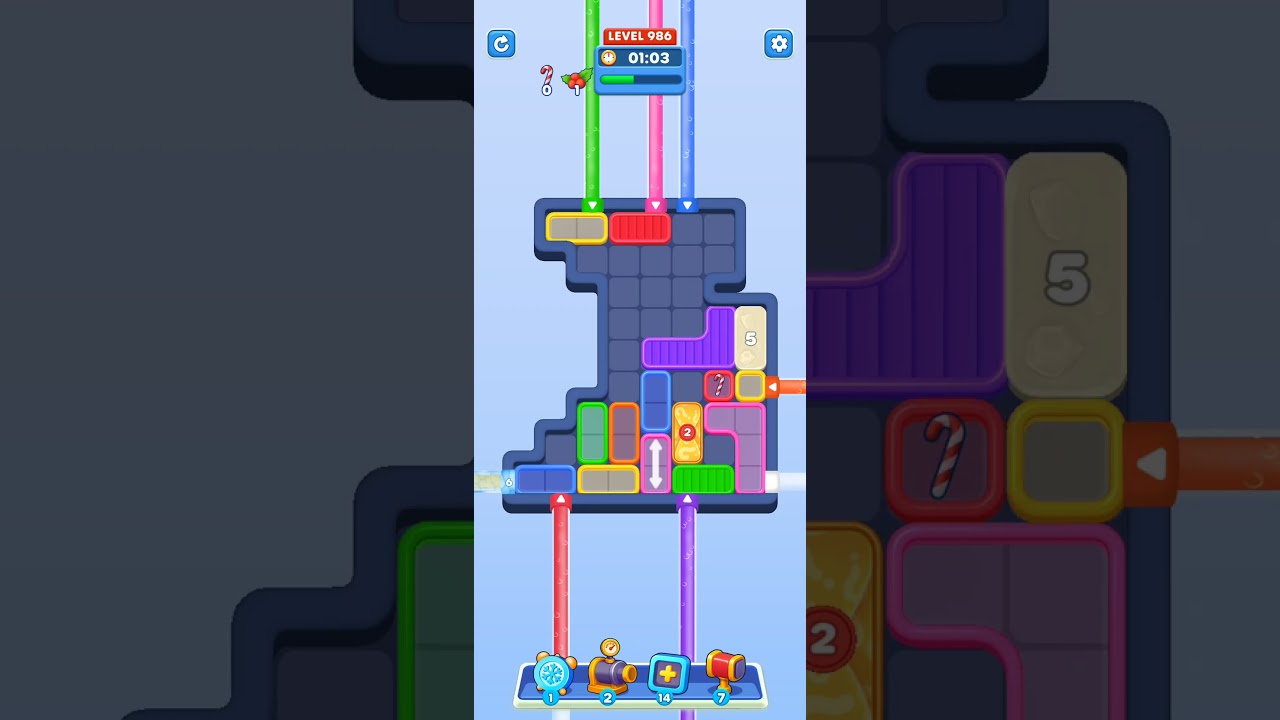Tap the yellow block under the green arrow
This screenshot has height=720, width=1280.
(575, 227)
